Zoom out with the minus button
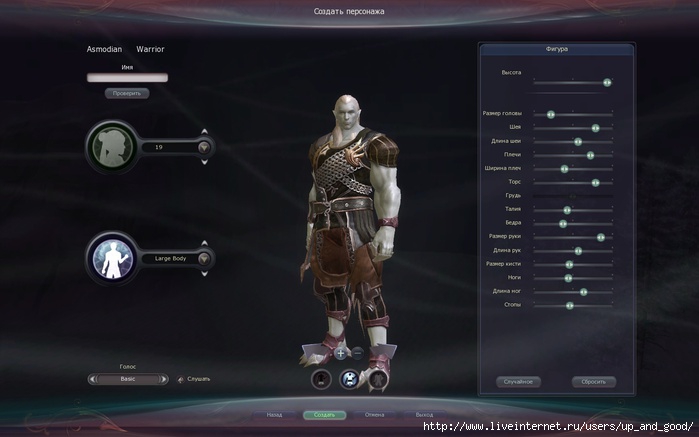The height and width of the screenshot is (437, 699). click(357, 352)
